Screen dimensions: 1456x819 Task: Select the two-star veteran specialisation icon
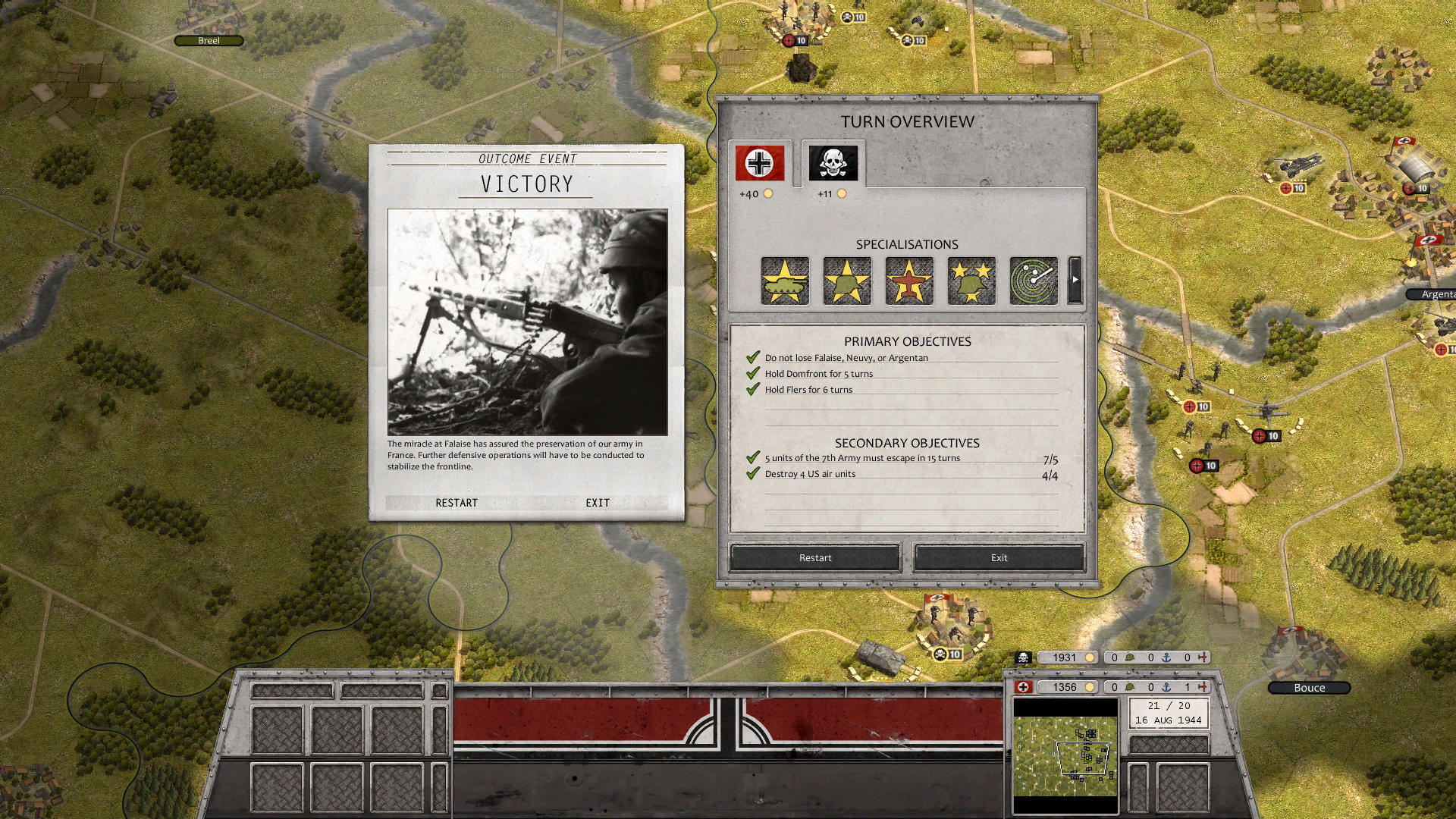[x=971, y=281]
